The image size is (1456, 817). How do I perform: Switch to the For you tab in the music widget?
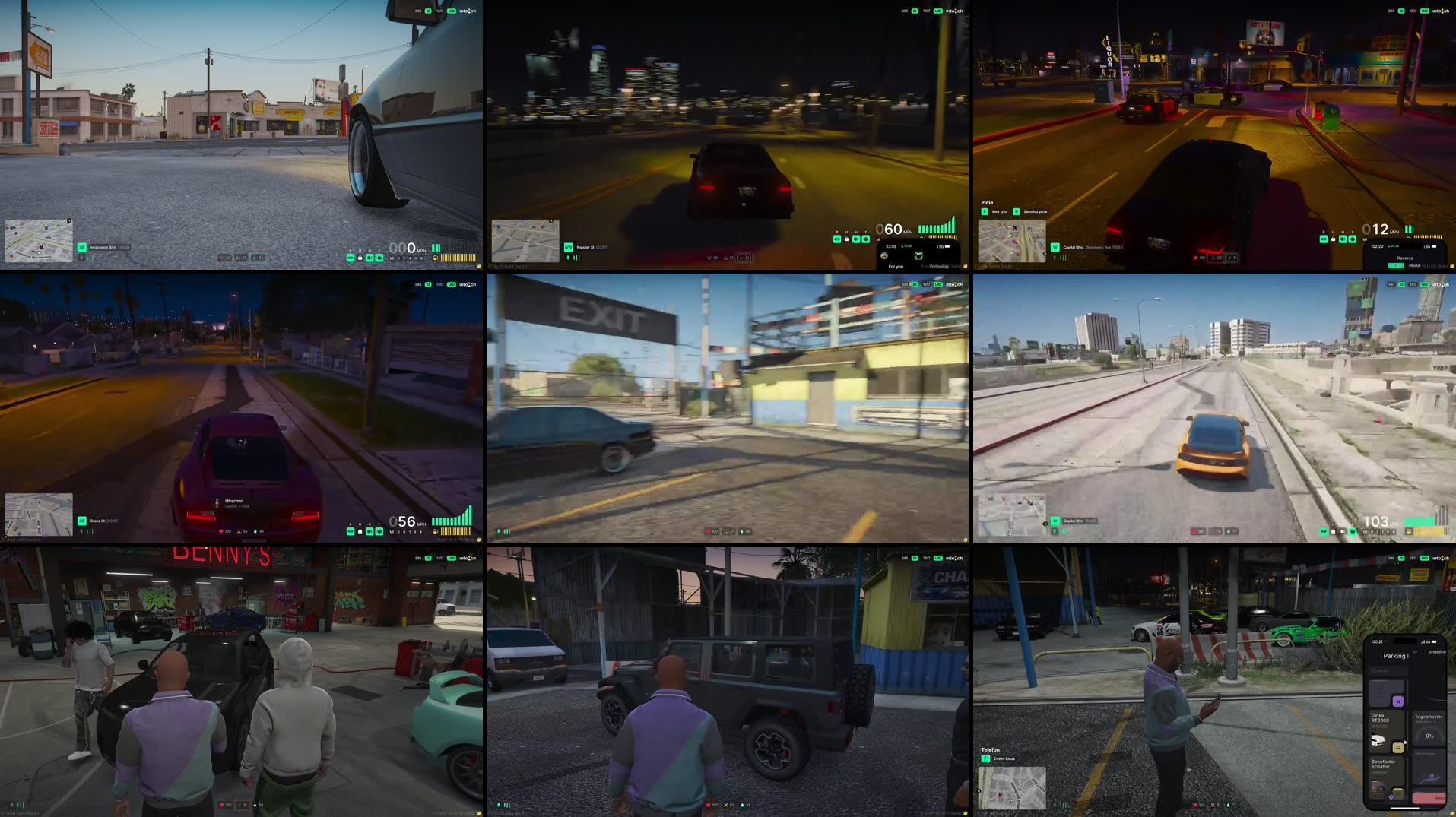(896, 267)
